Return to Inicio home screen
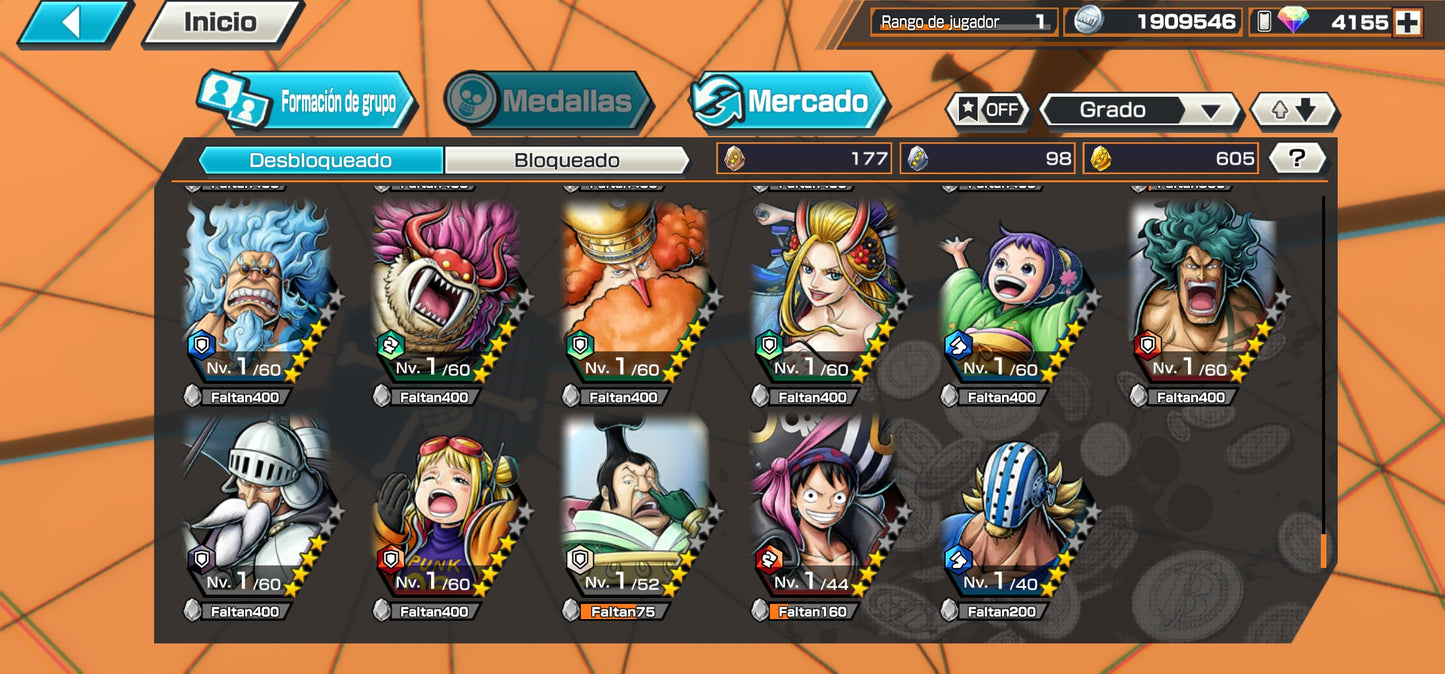 coord(221,22)
